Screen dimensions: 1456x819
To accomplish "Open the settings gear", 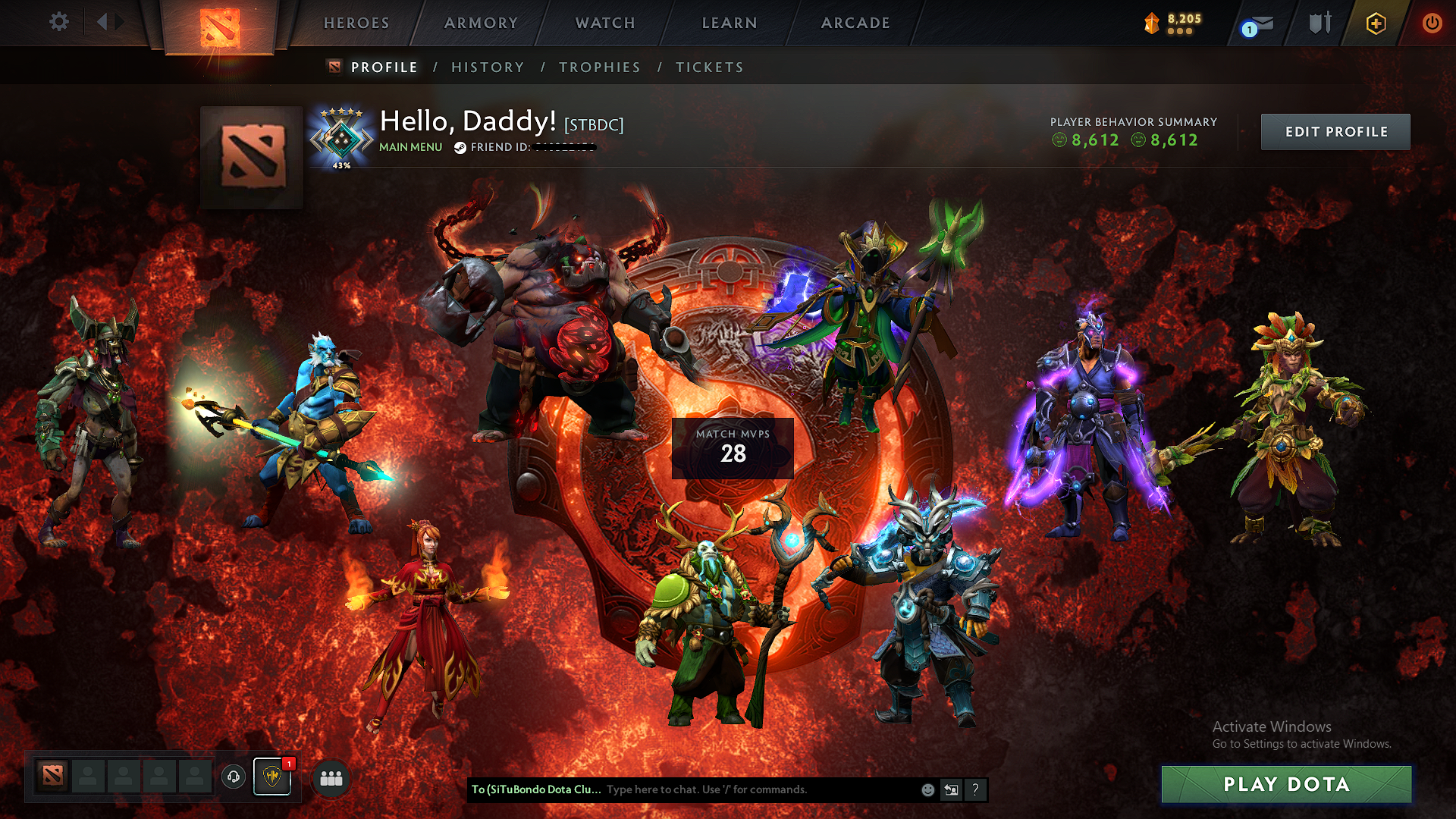I will pyautogui.click(x=58, y=22).
